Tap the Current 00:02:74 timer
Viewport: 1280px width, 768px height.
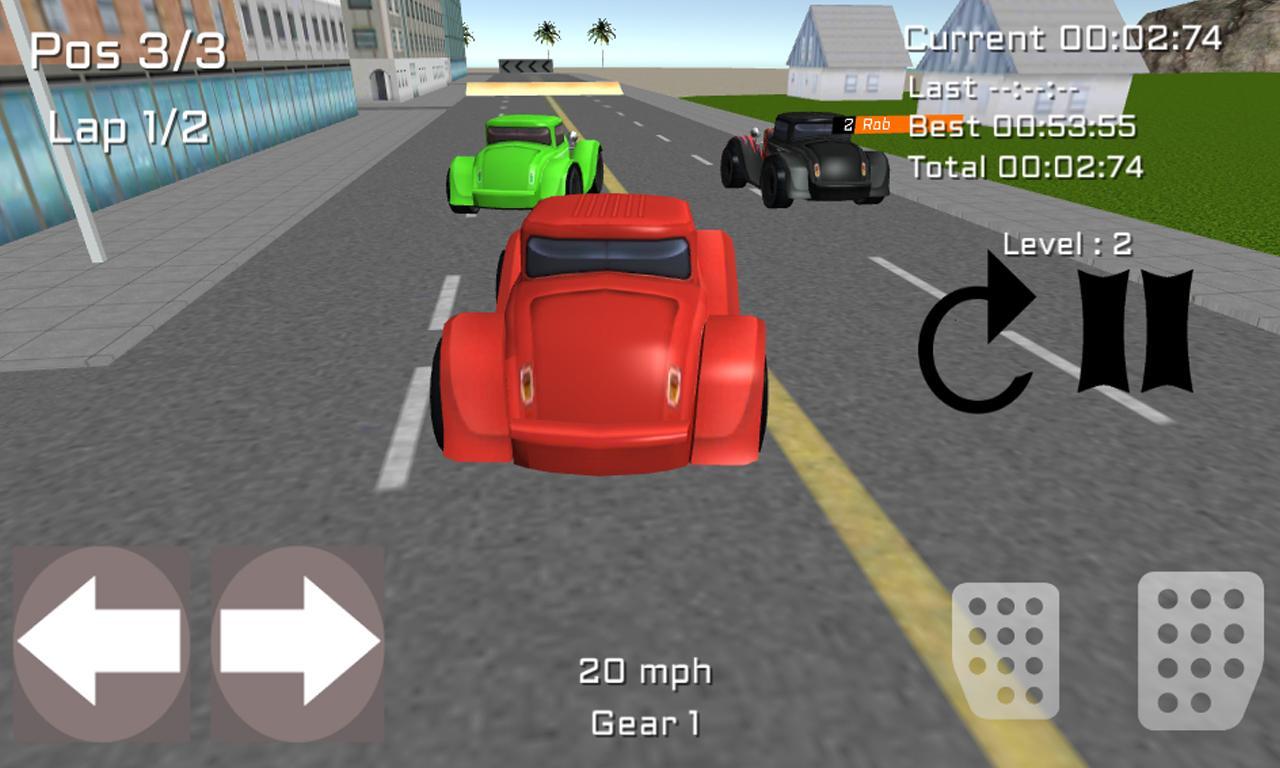1062,39
